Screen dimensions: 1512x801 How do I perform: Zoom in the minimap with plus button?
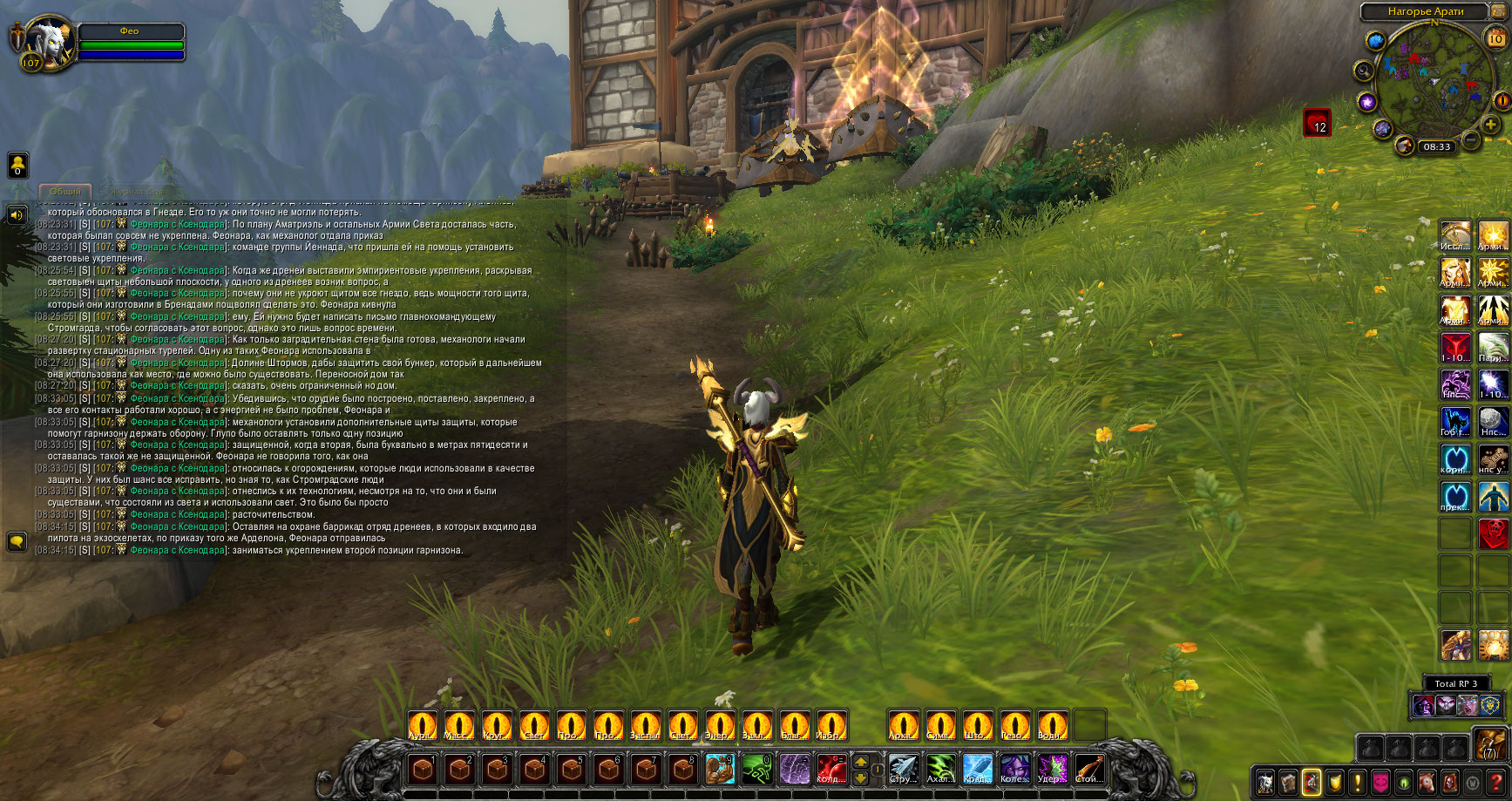tap(1491, 126)
